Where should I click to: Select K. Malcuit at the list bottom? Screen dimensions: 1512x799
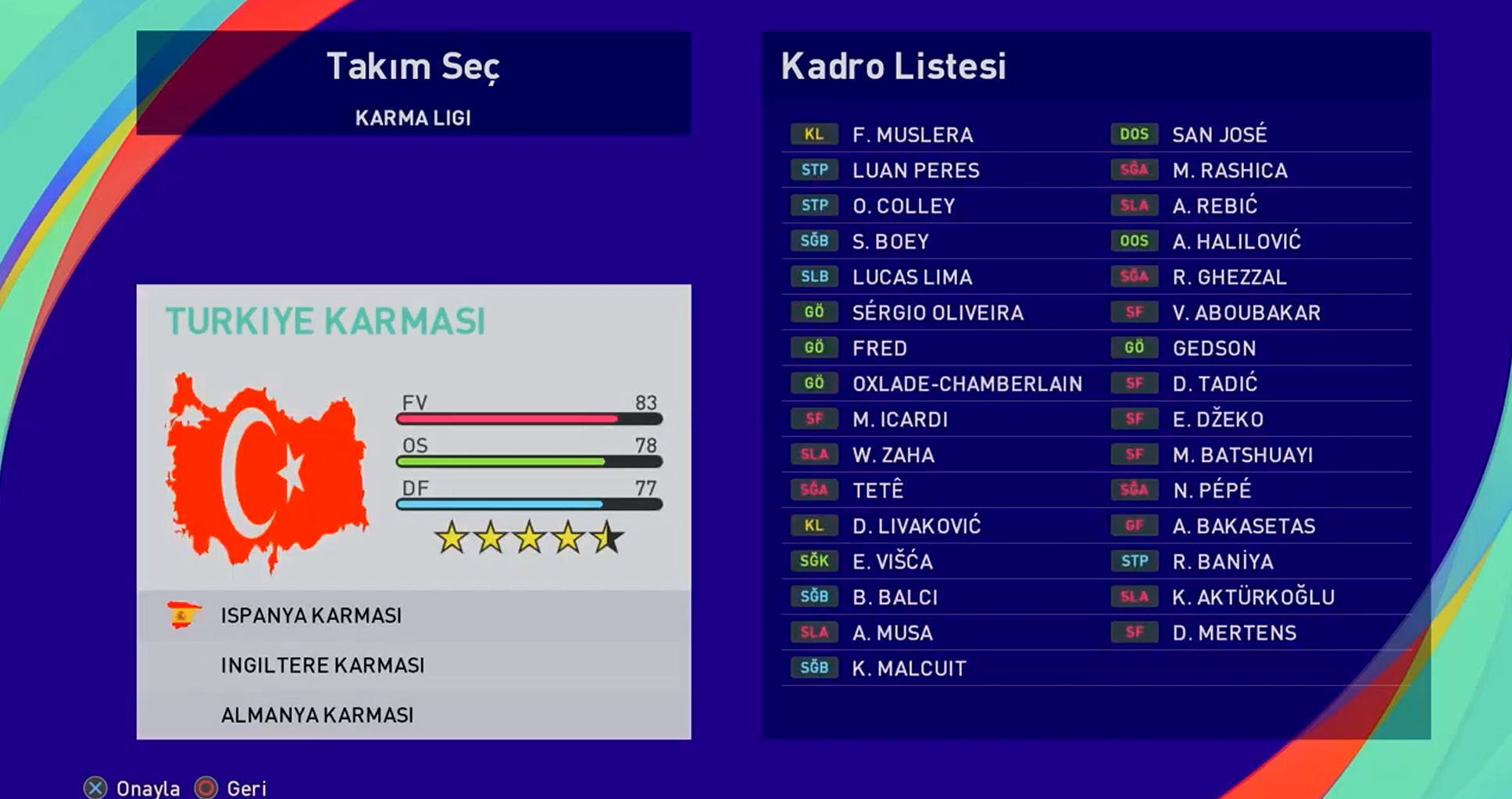click(x=909, y=668)
